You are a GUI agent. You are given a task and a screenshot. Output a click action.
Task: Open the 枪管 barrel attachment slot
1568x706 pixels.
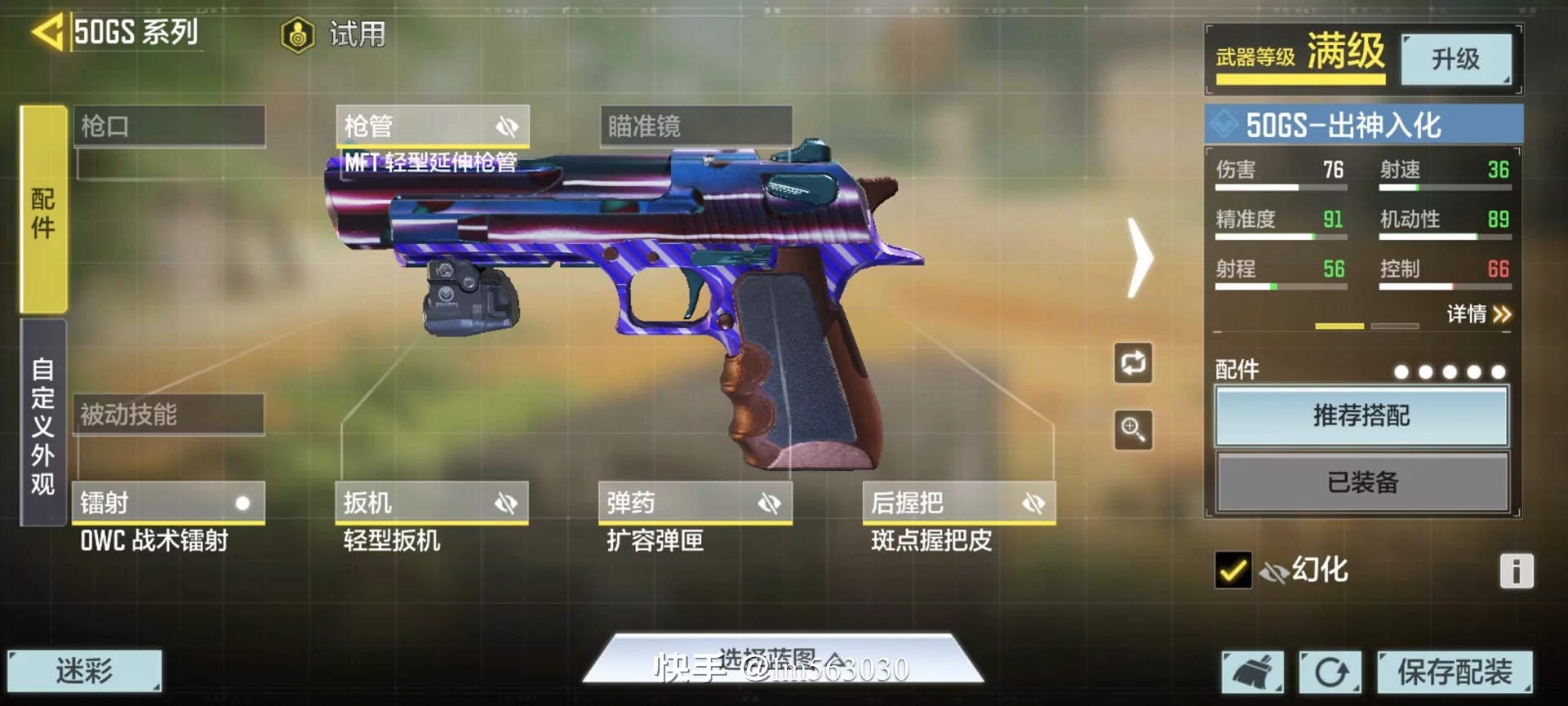[x=433, y=127]
